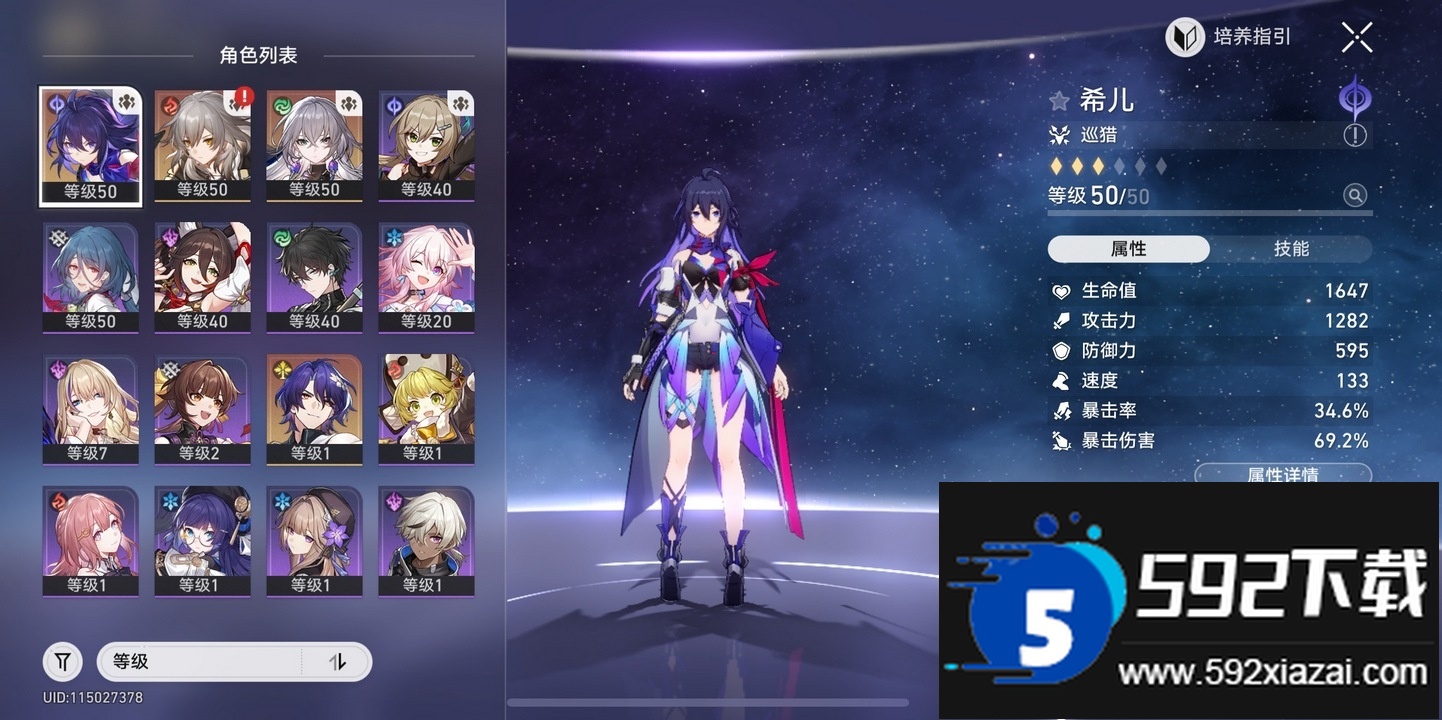Click the rotation slider below the character

[706, 701]
